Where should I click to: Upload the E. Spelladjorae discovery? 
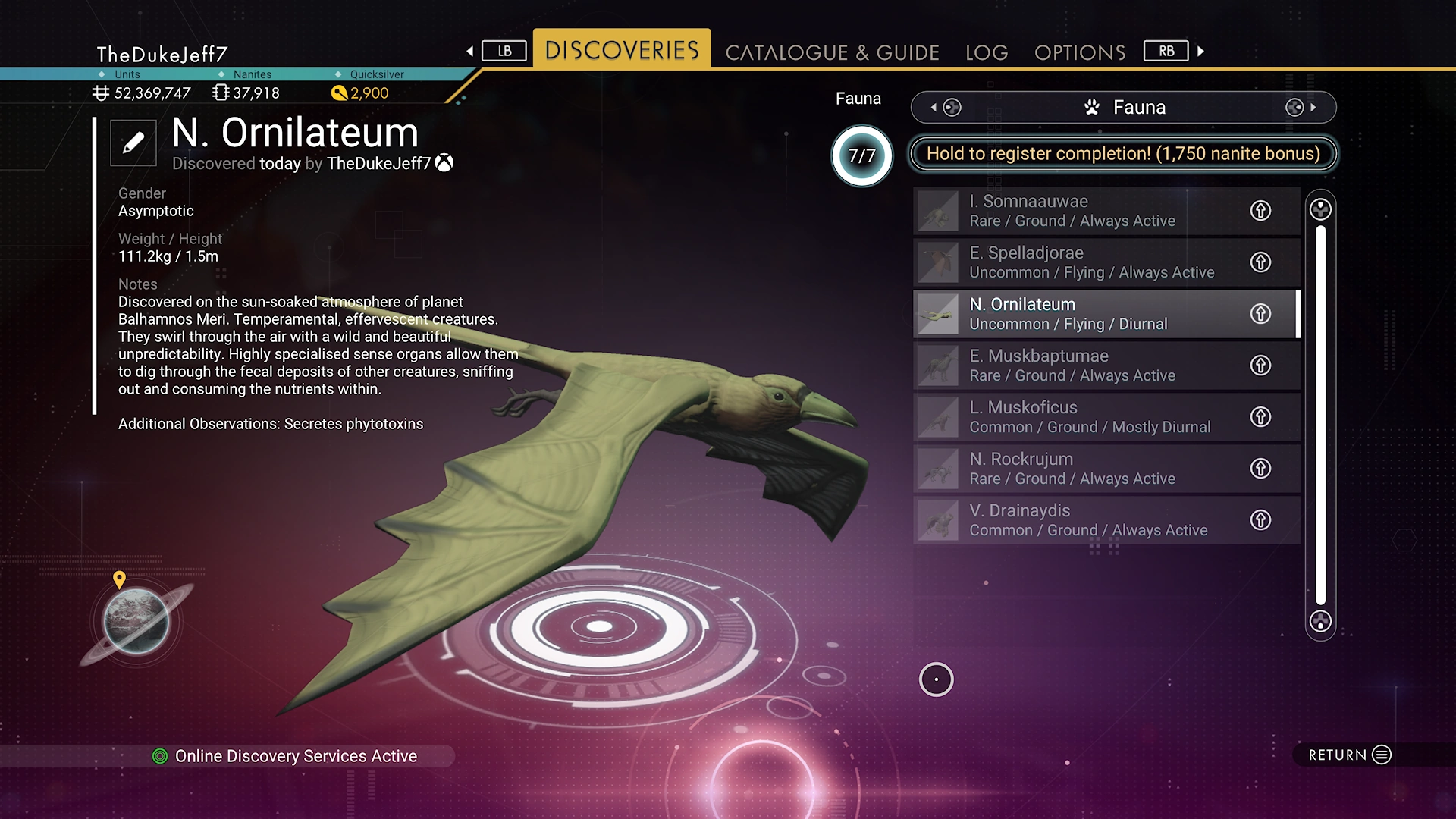point(1260,262)
